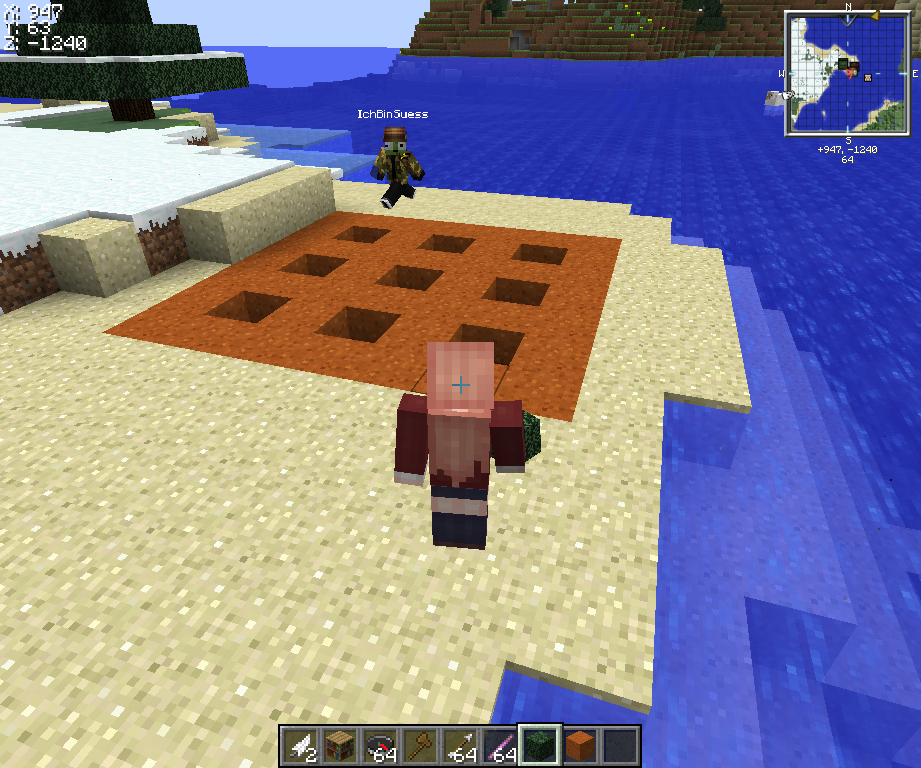Image resolution: width=921 pixels, height=768 pixels.
Task: Click the zombie head marker on the minimap
Action: pos(845,64)
